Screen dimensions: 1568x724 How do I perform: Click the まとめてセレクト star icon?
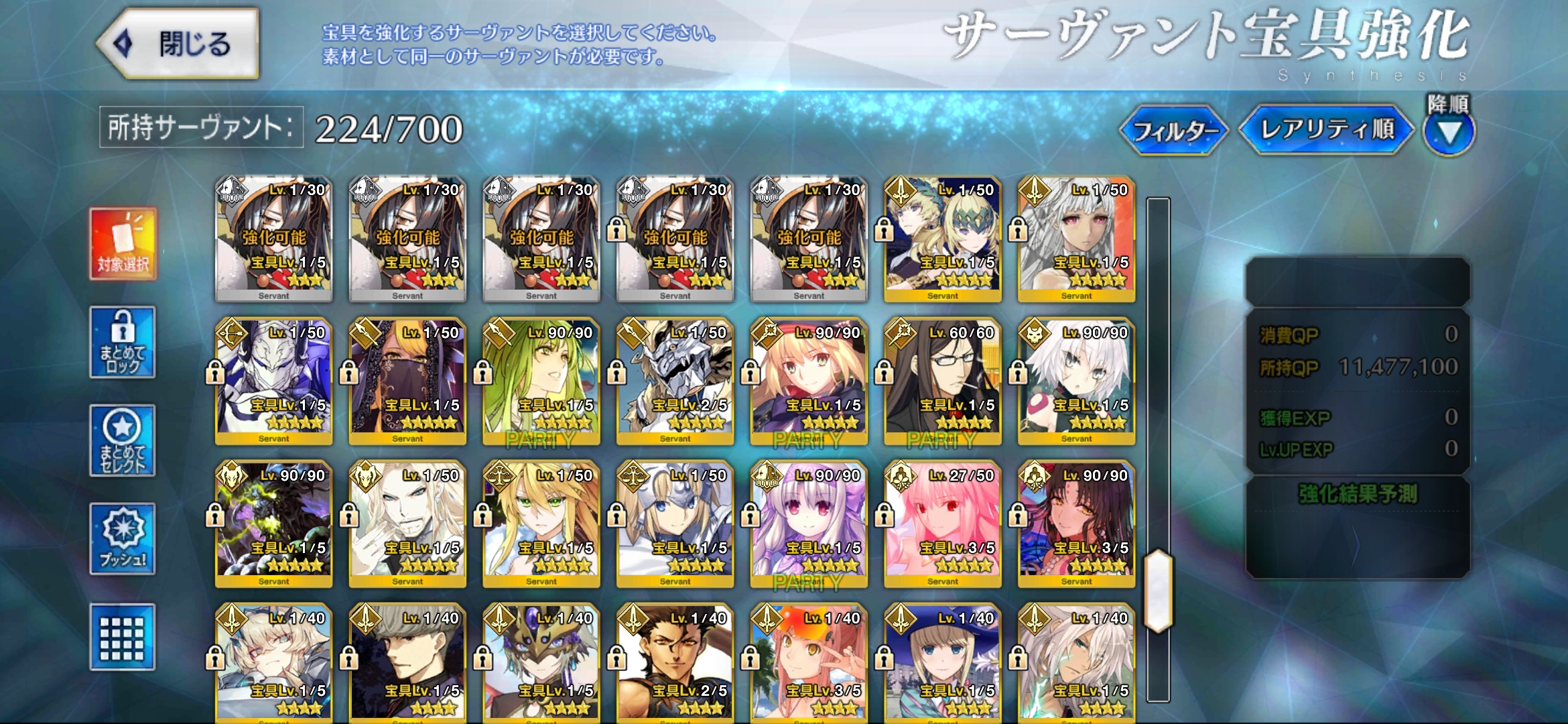122,440
